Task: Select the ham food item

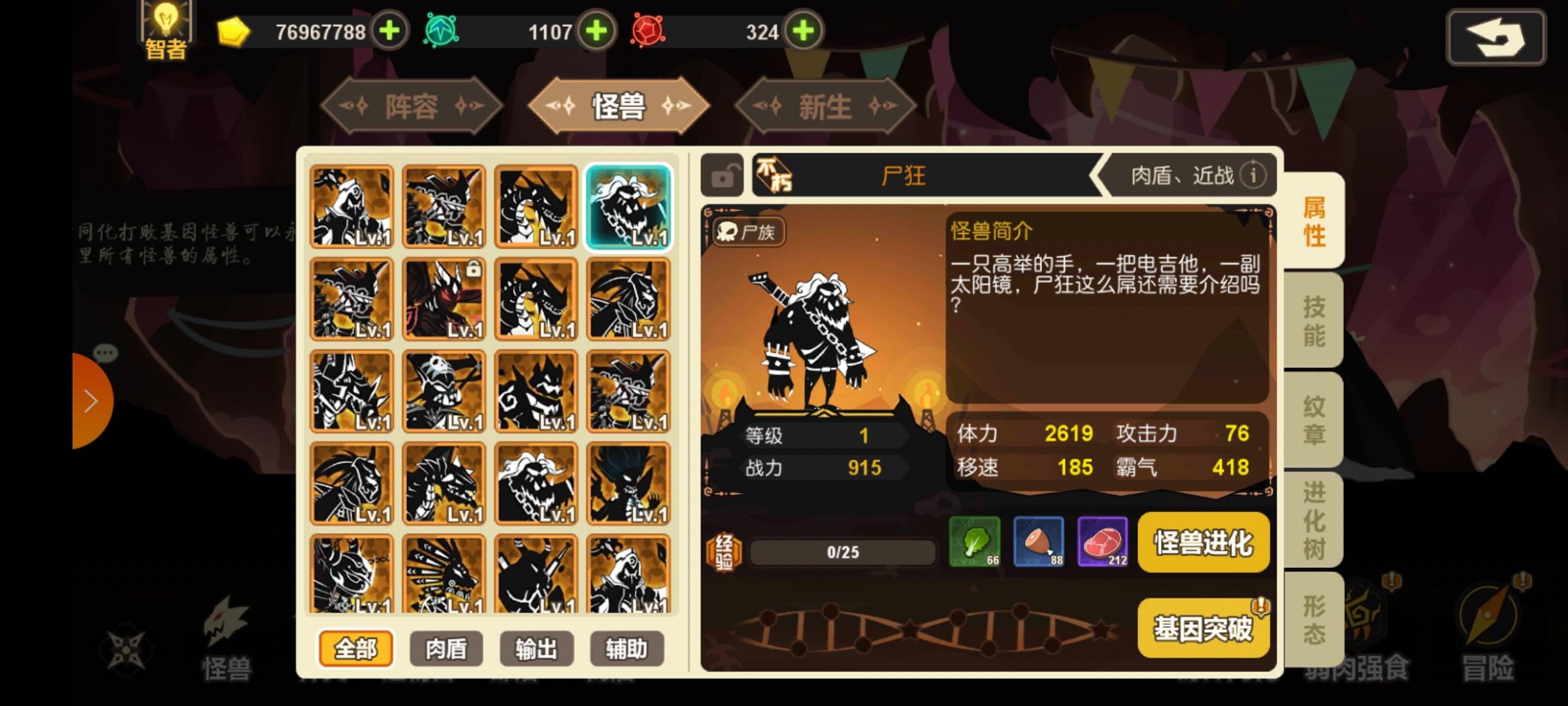Action: 1037,543
